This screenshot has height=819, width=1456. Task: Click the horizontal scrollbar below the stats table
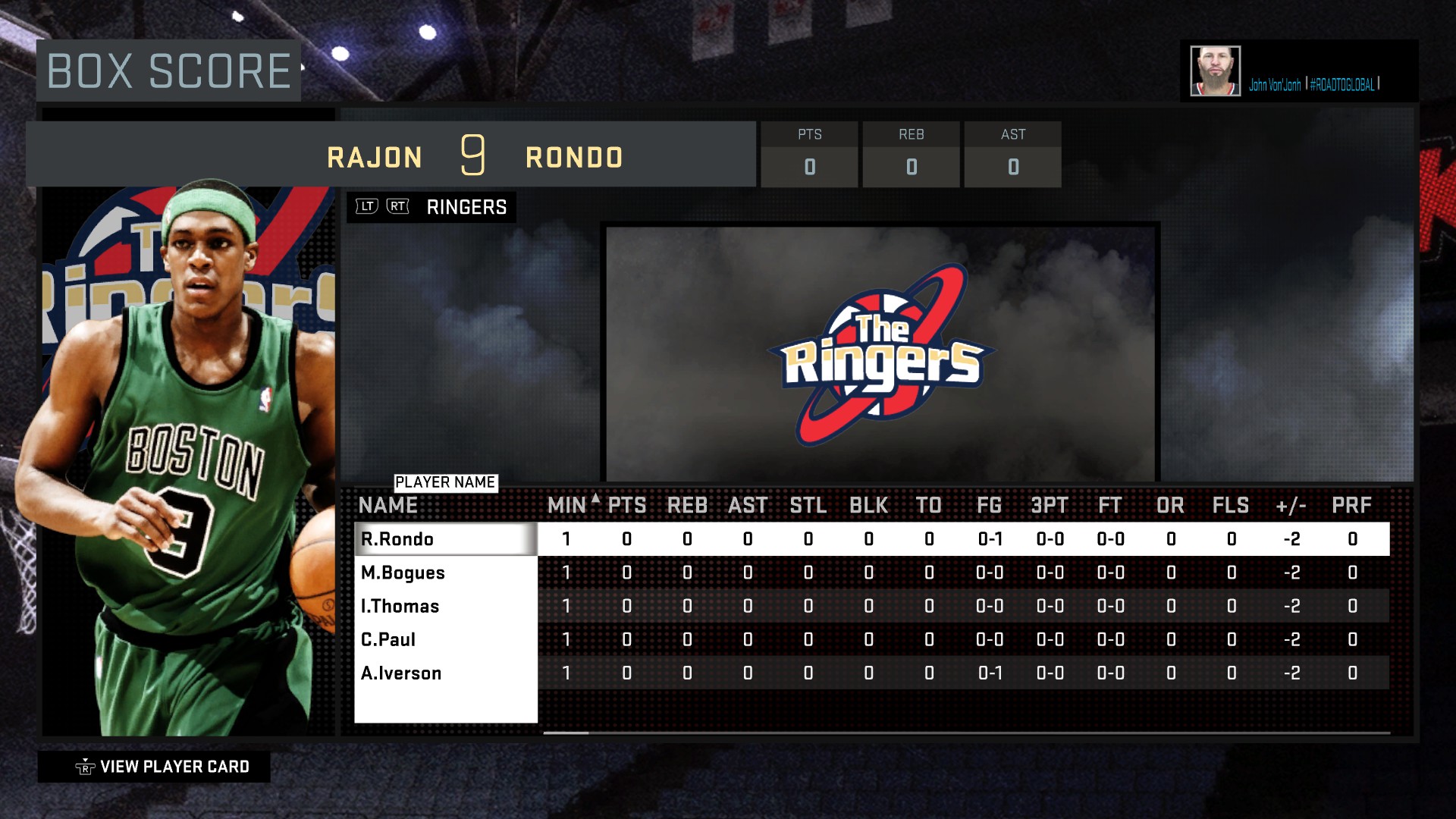tap(565, 734)
